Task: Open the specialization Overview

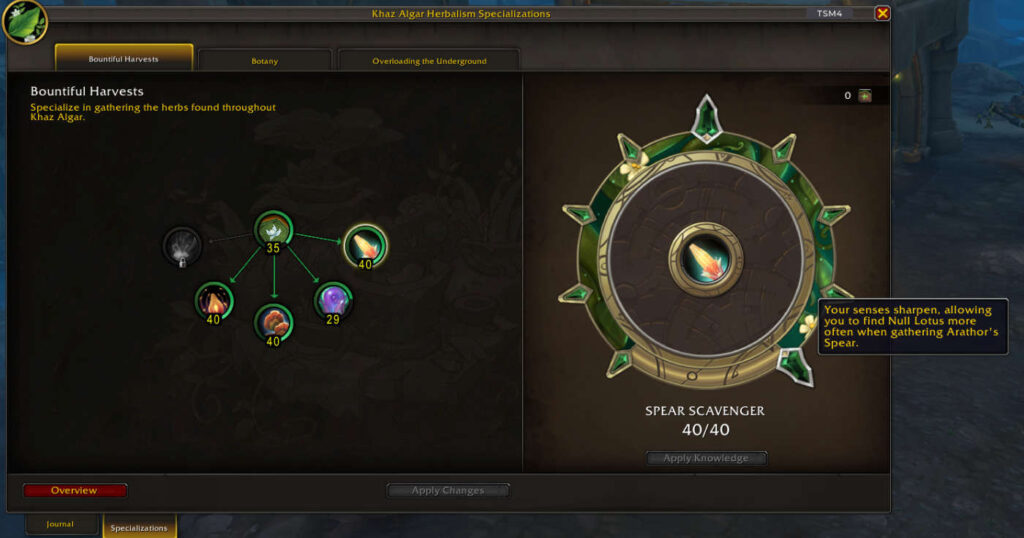Action: [x=75, y=490]
